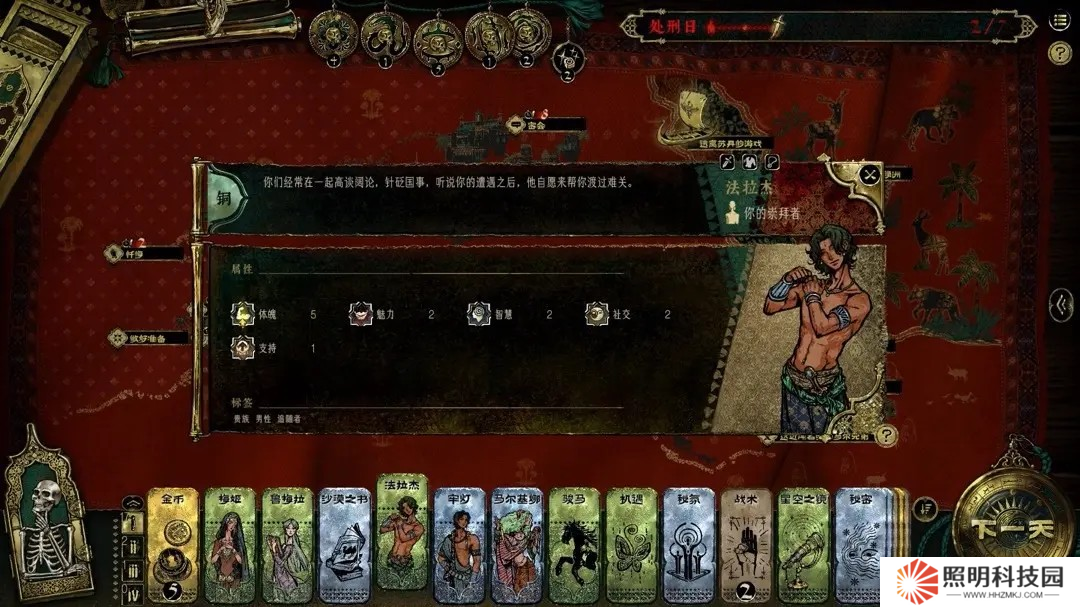Open the list menu icon
This screenshot has height=607, width=1080.
click(x=1059, y=22)
